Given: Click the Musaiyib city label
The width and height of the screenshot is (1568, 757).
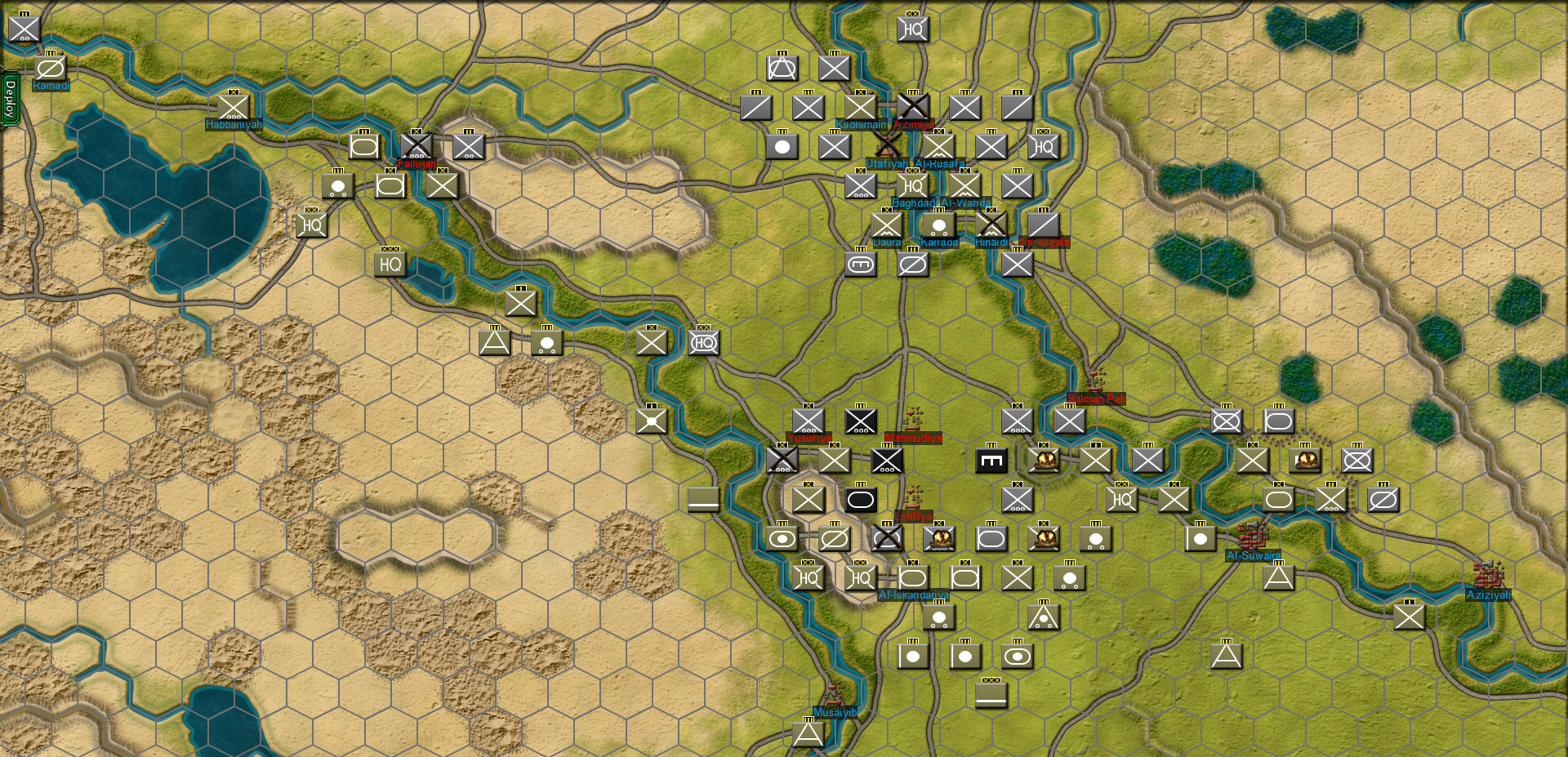Looking at the screenshot, I should [x=836, y=712].
